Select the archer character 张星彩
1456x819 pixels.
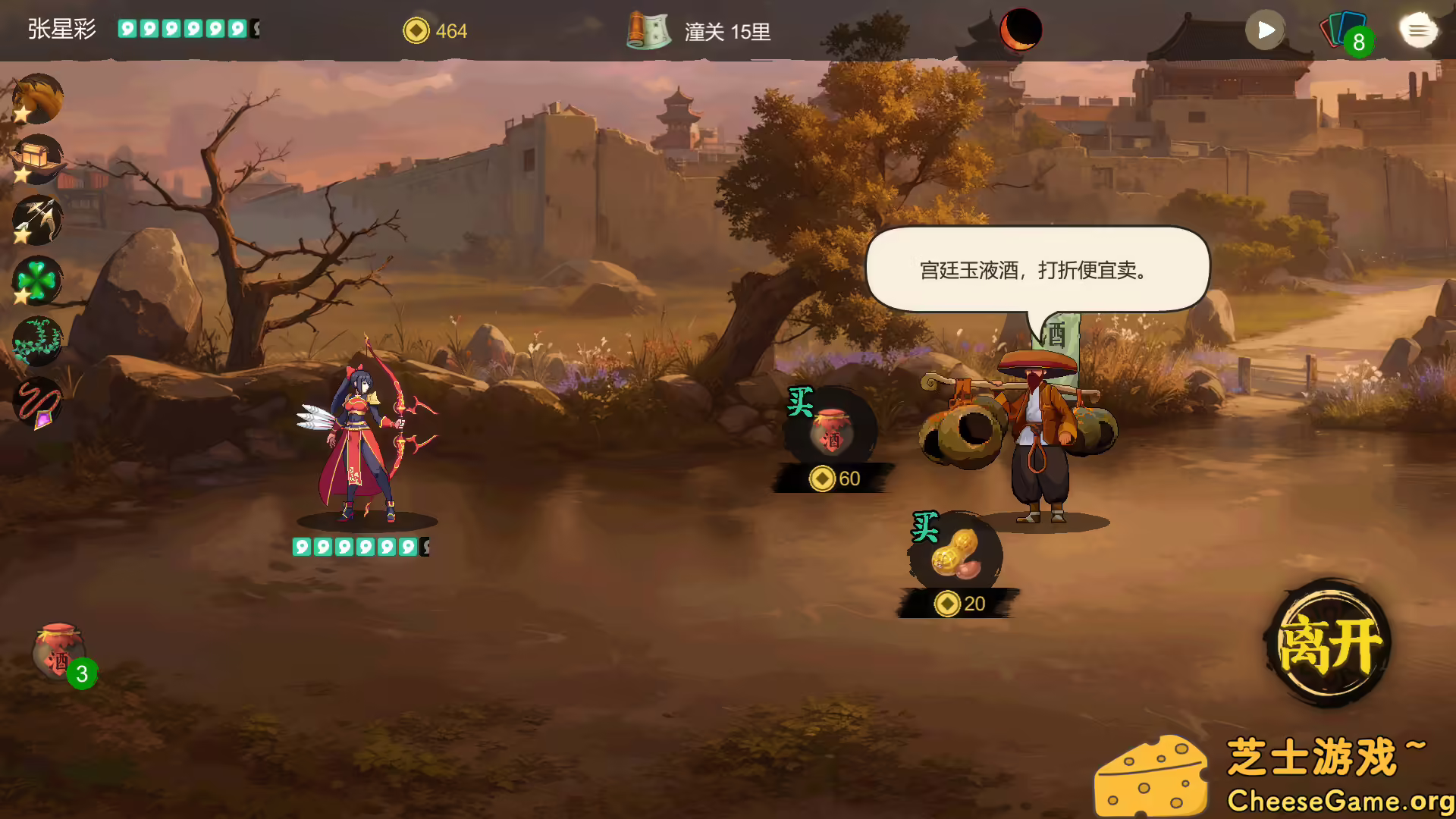(x=356, y=440)
